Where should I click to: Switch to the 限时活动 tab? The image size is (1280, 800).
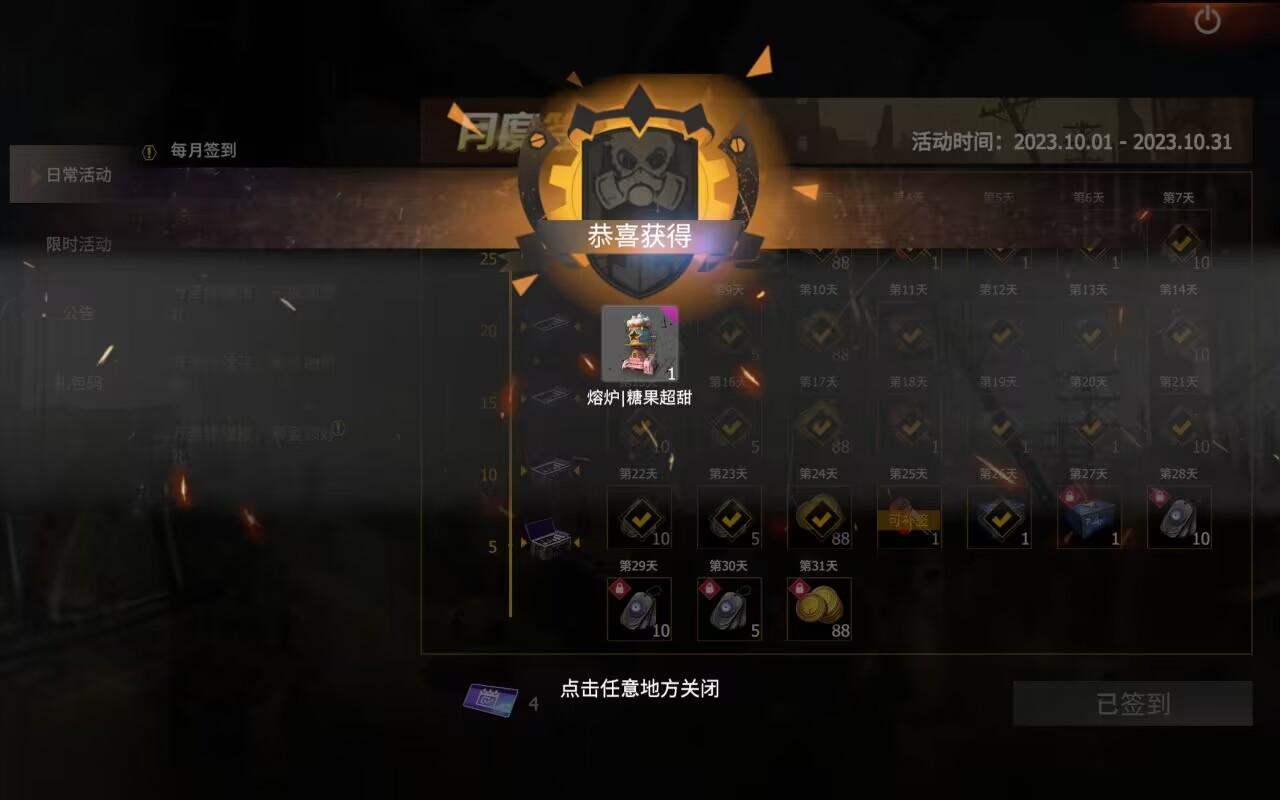80,243
